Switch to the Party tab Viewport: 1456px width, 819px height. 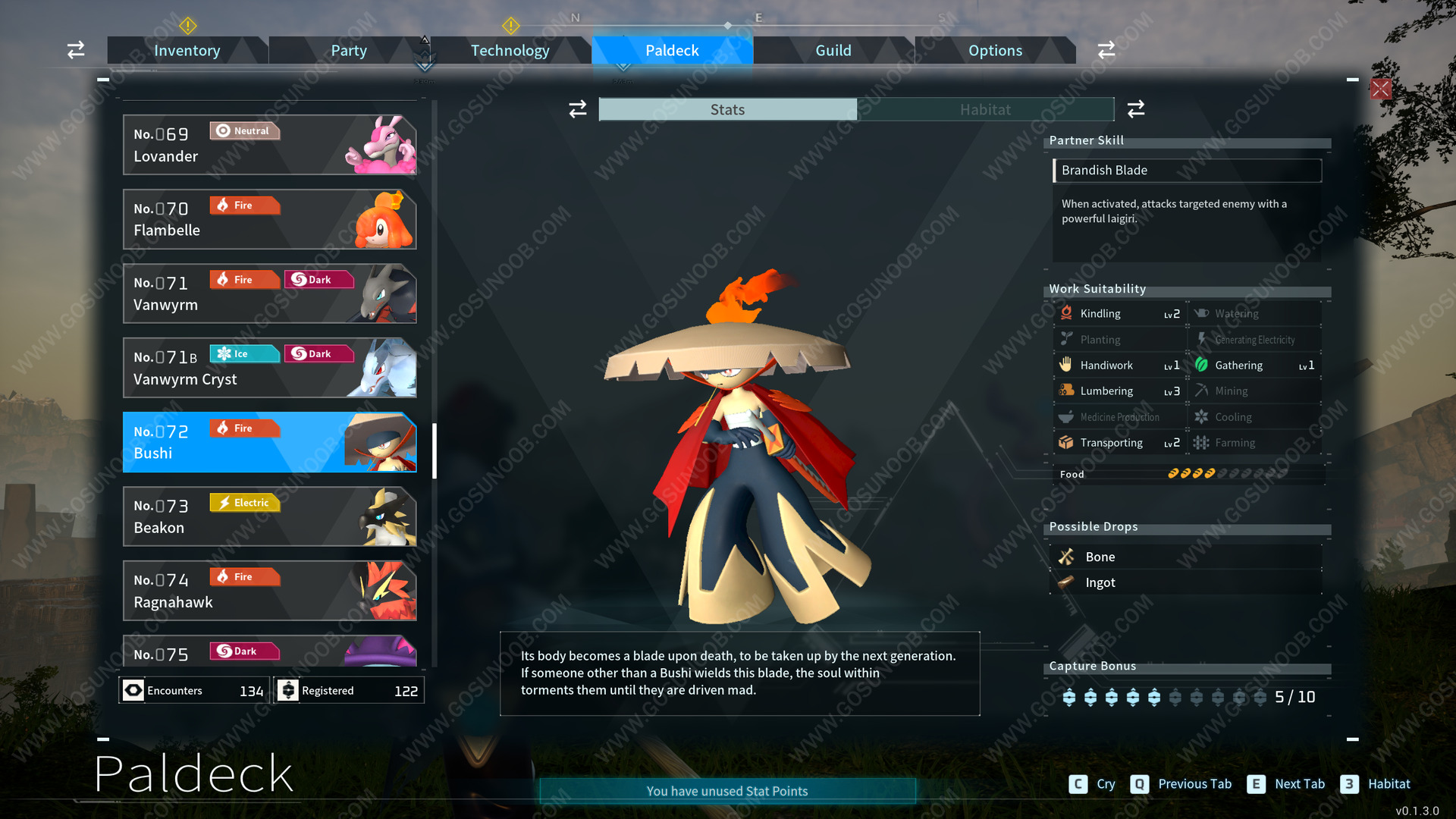[348, 51]
